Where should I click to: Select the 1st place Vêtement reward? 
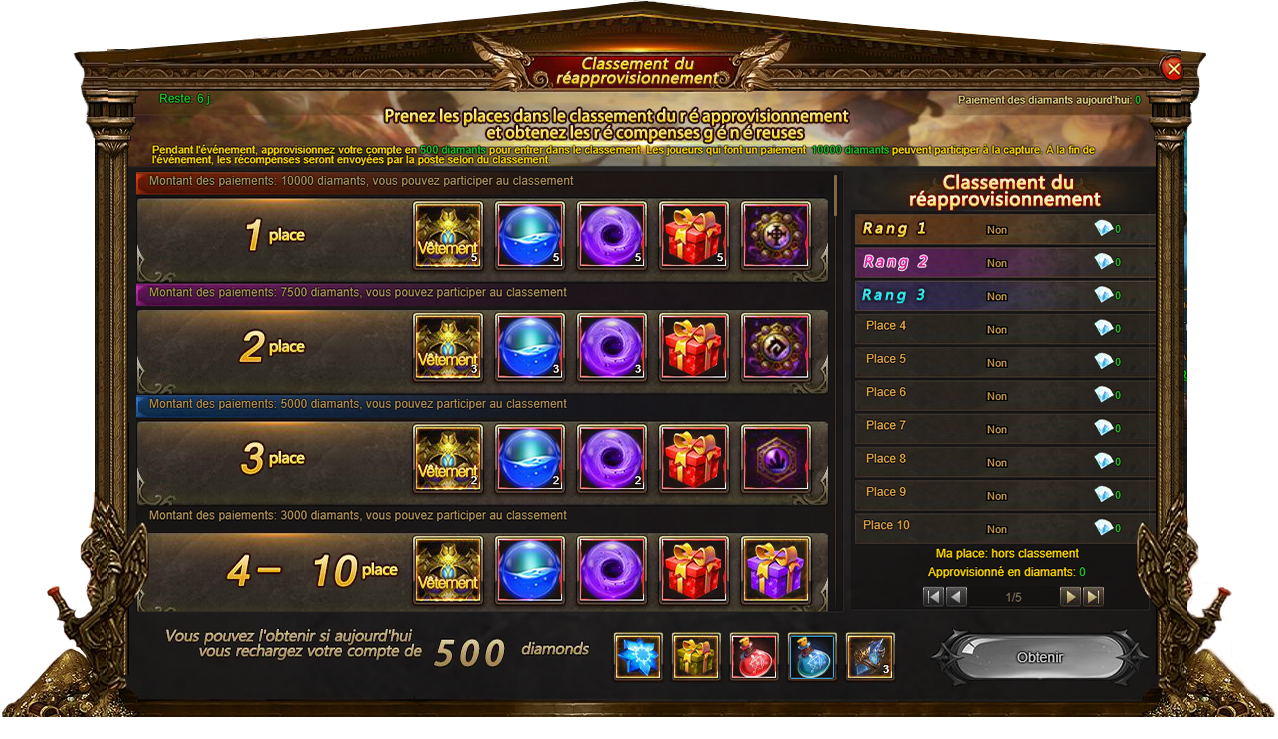448,235
